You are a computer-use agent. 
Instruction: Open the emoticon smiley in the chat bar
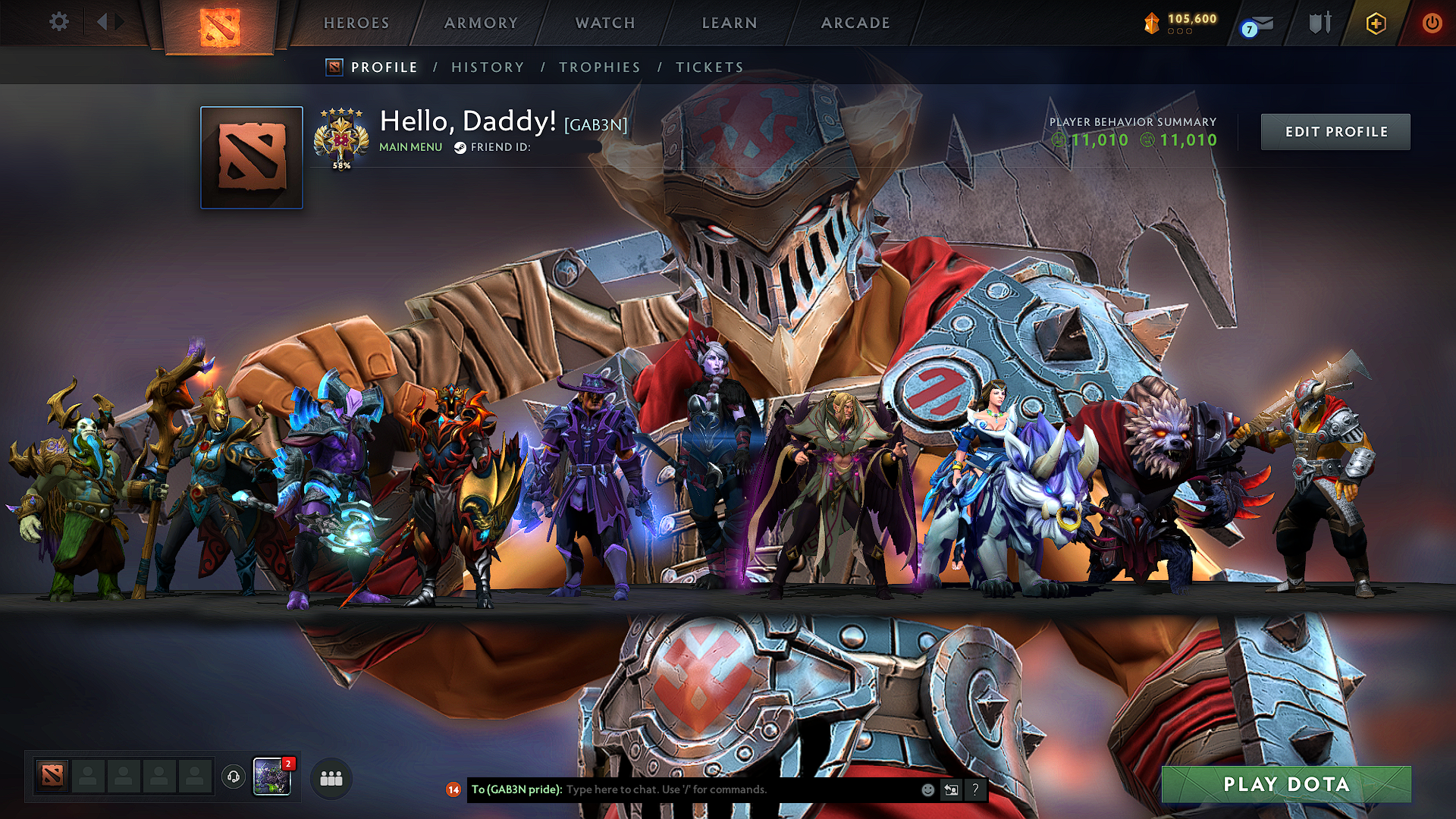click(x=927, y=790)
